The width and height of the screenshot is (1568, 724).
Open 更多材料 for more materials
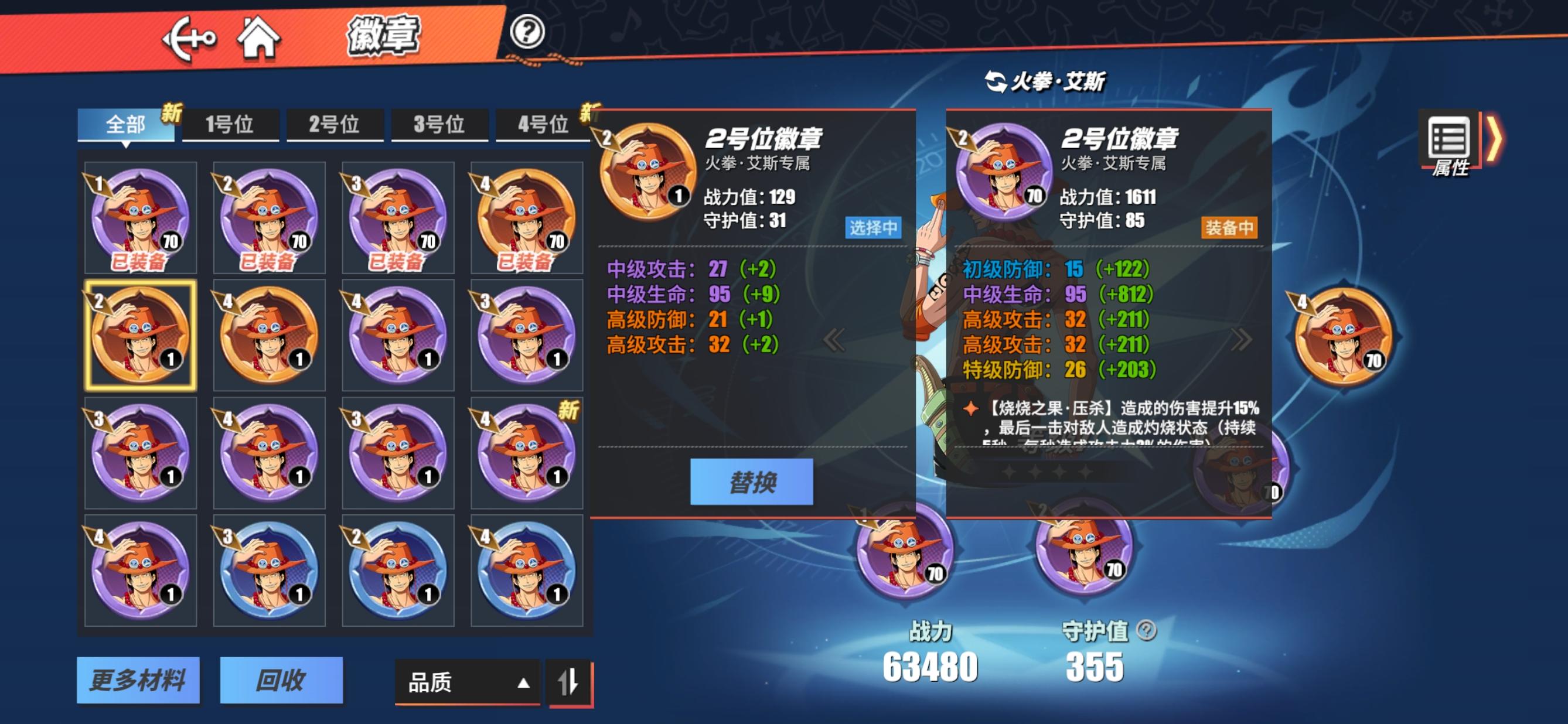139,681
